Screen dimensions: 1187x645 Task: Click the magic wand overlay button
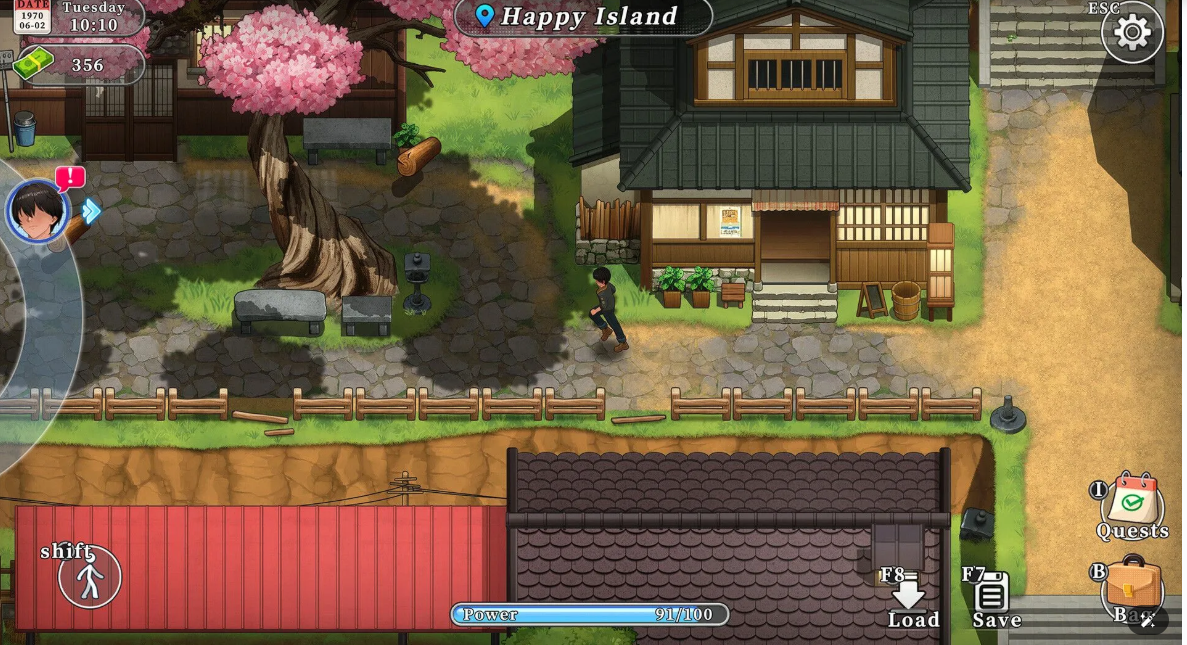click(1148, 620)
